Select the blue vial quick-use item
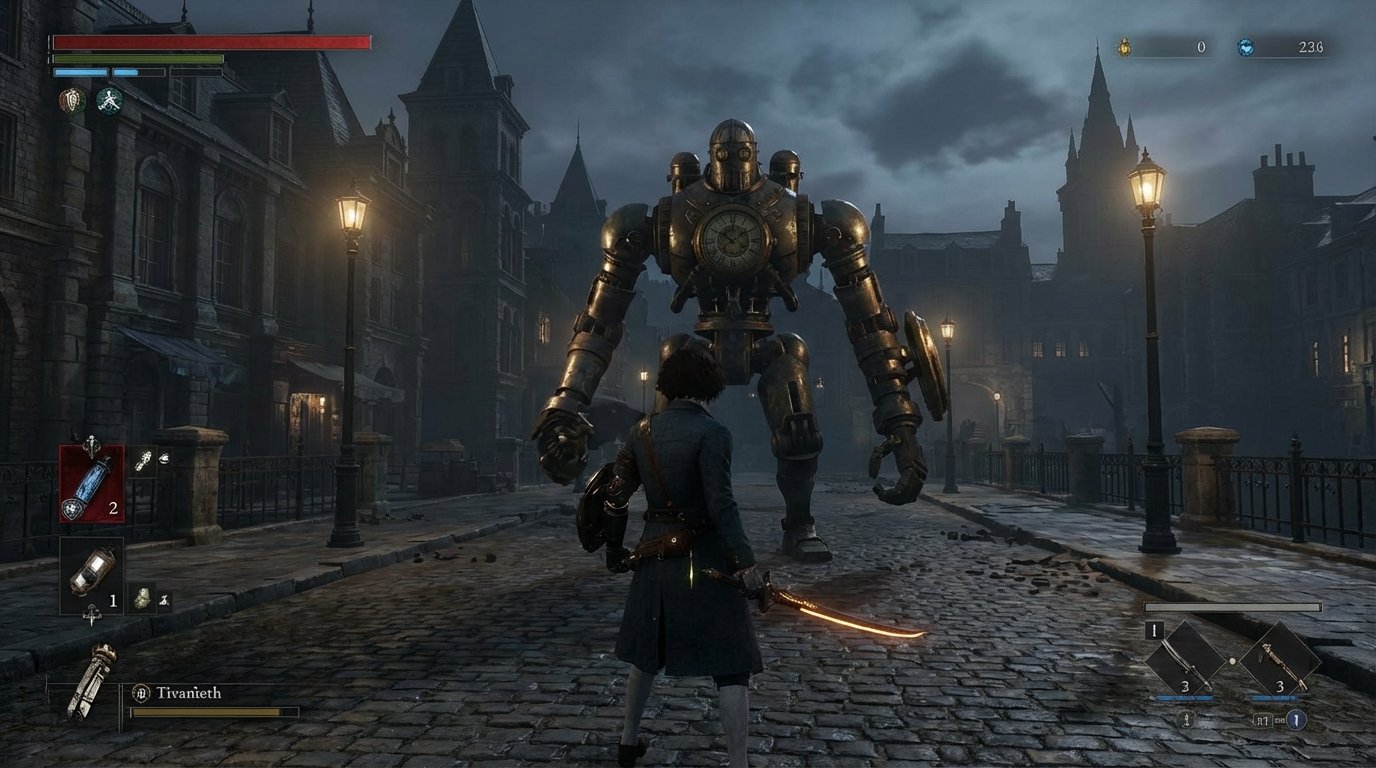Image resolution: width=1376 pixels, height=768 pixels. (x=92, y=482)
